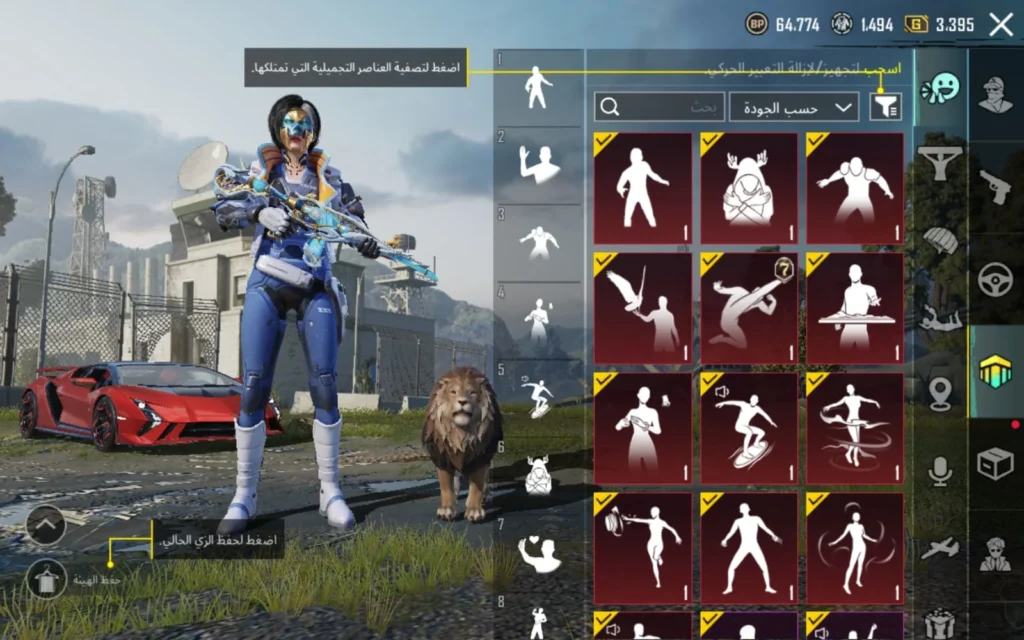Switch to the pistol weapon skins tab
Viewport: 1024px width, 640px height.
pos(995,186)
